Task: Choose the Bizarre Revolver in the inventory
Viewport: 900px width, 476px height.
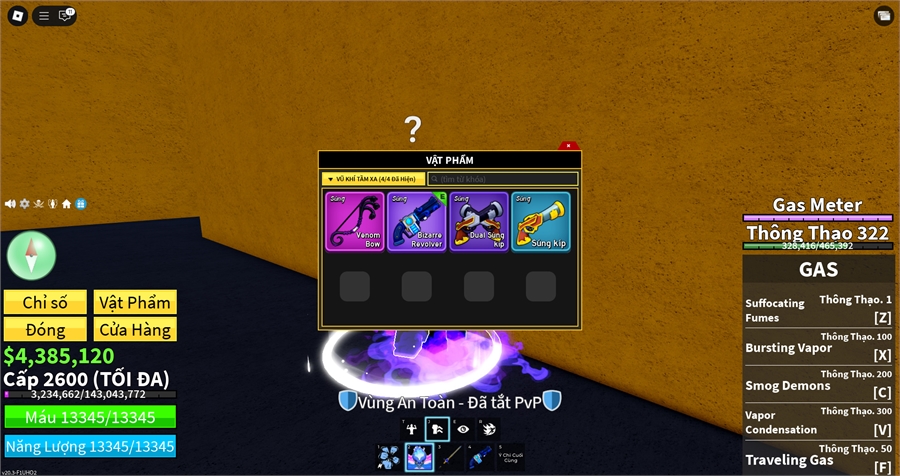Action: 416,222
